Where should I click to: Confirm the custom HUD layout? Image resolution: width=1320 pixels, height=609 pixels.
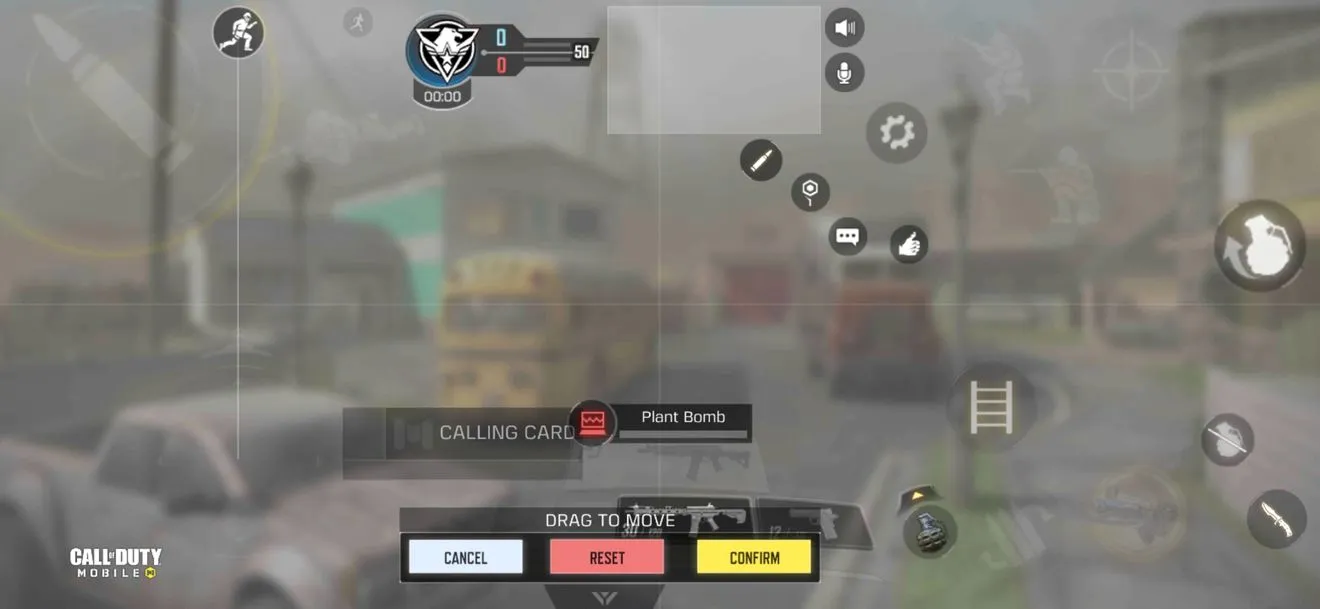point(754,557)
